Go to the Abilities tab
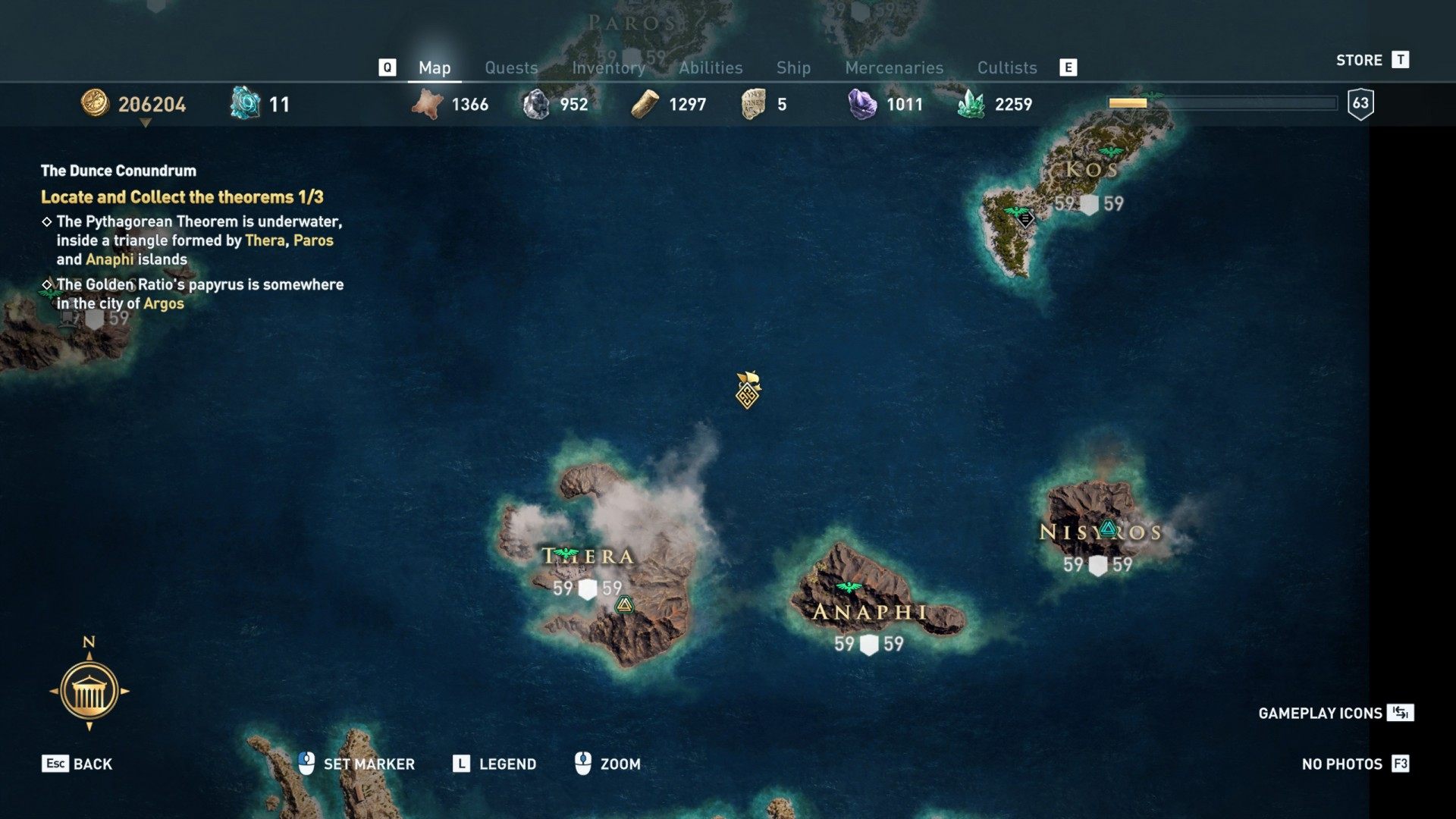The image size is (1456, 819). point(711,67)
